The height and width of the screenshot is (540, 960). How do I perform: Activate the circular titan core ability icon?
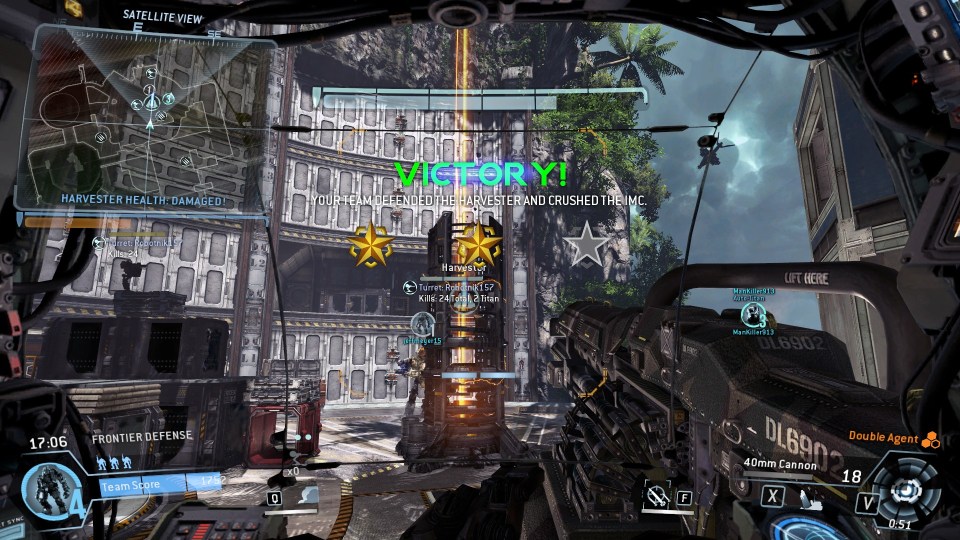point(906,489)
